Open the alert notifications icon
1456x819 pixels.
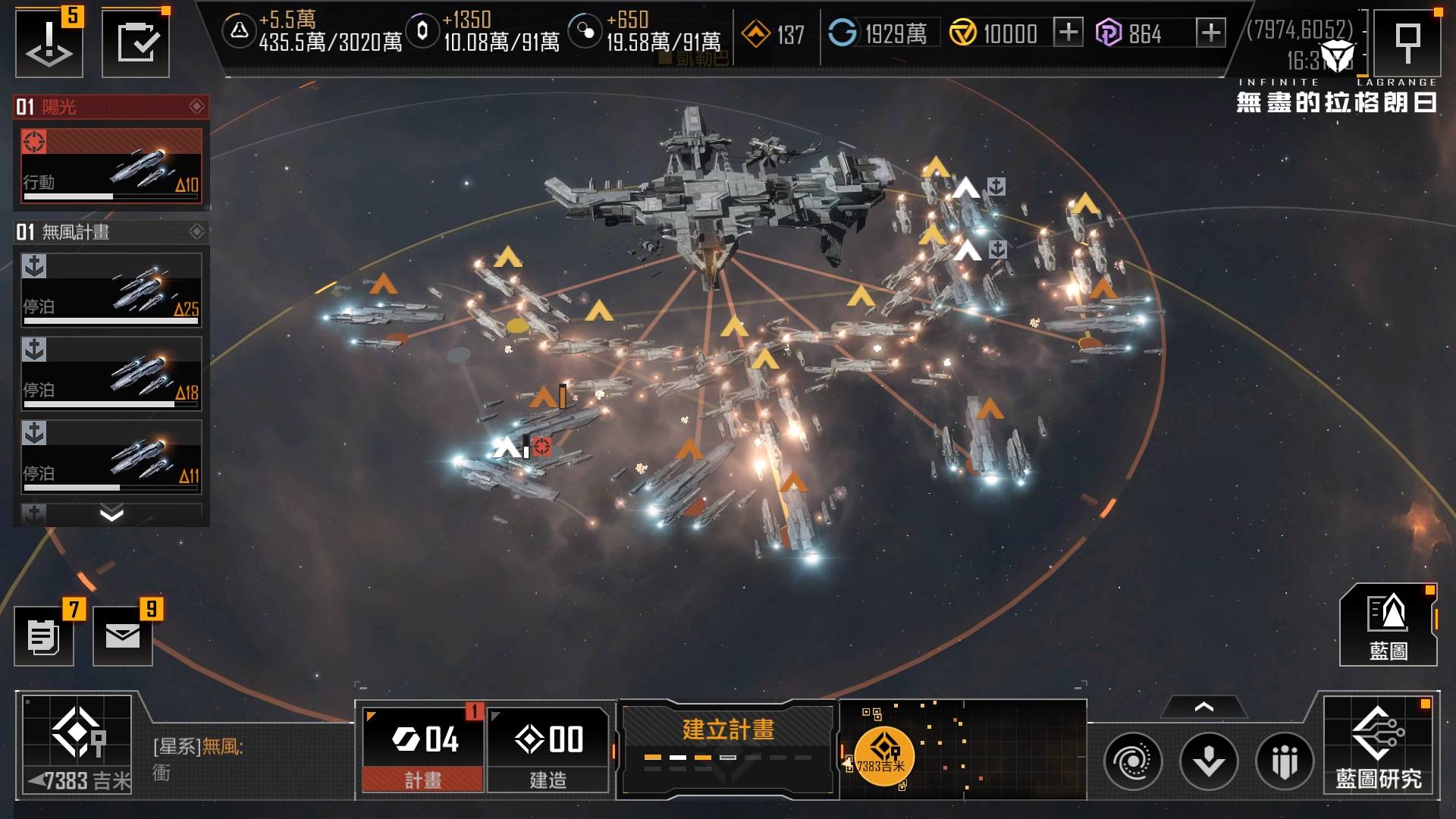(x=49, y=42)
